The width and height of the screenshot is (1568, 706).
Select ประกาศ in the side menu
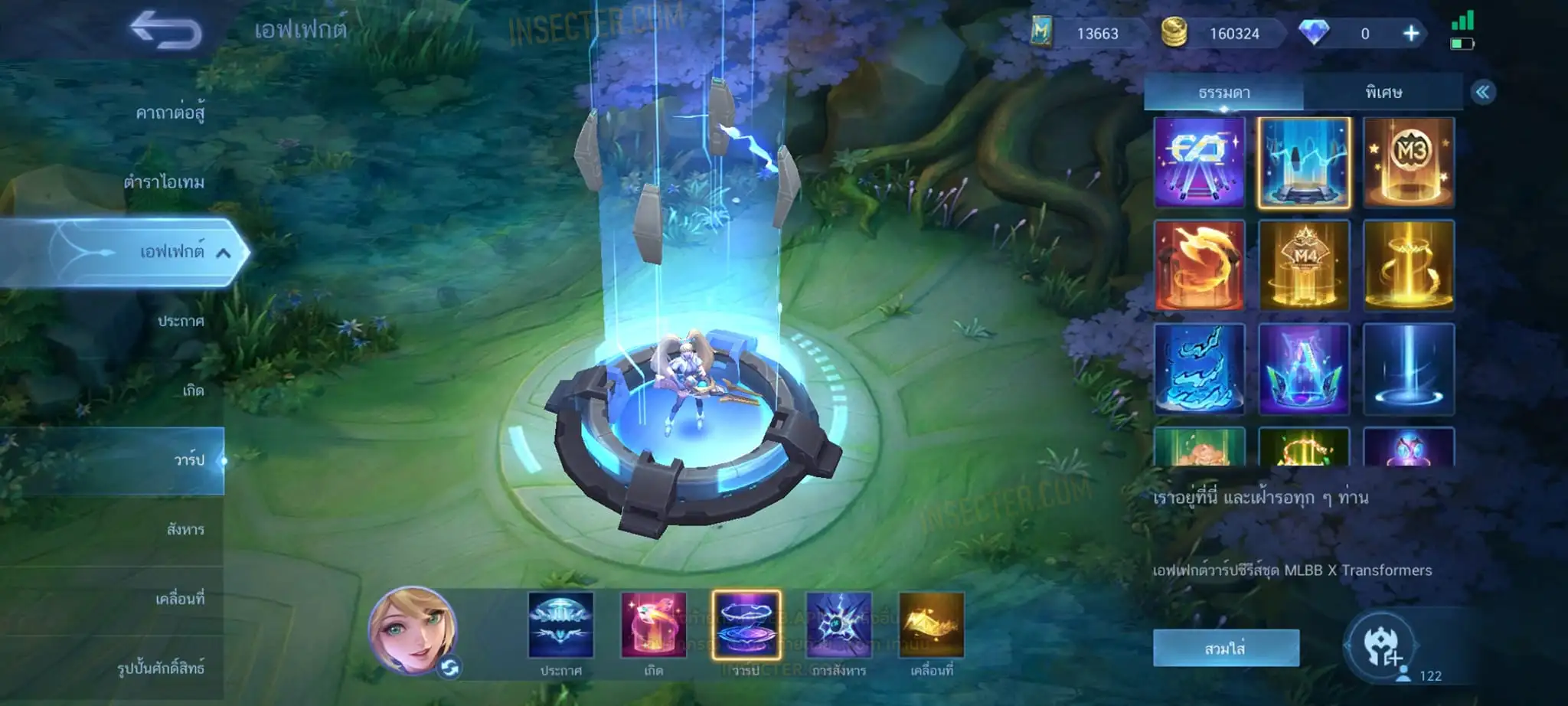pyautogui.click(x=181, y=321)
